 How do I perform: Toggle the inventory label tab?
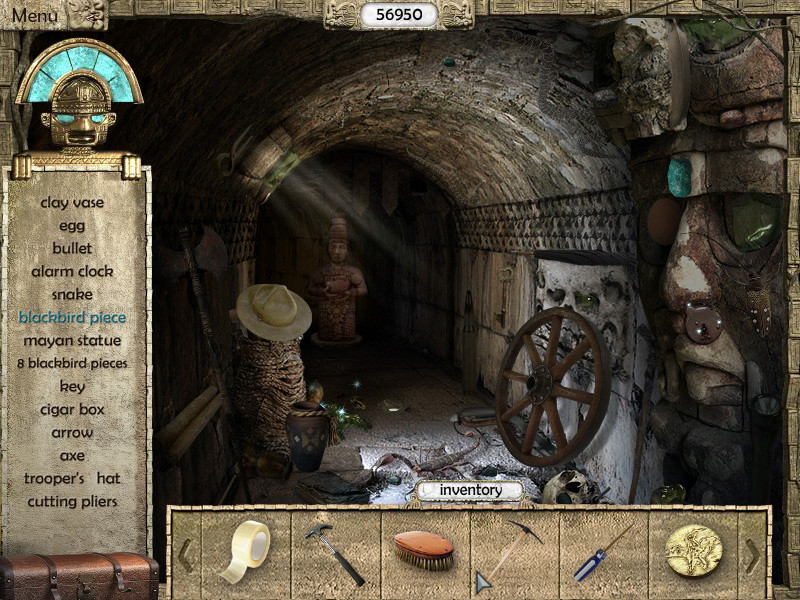coord(469,490)
